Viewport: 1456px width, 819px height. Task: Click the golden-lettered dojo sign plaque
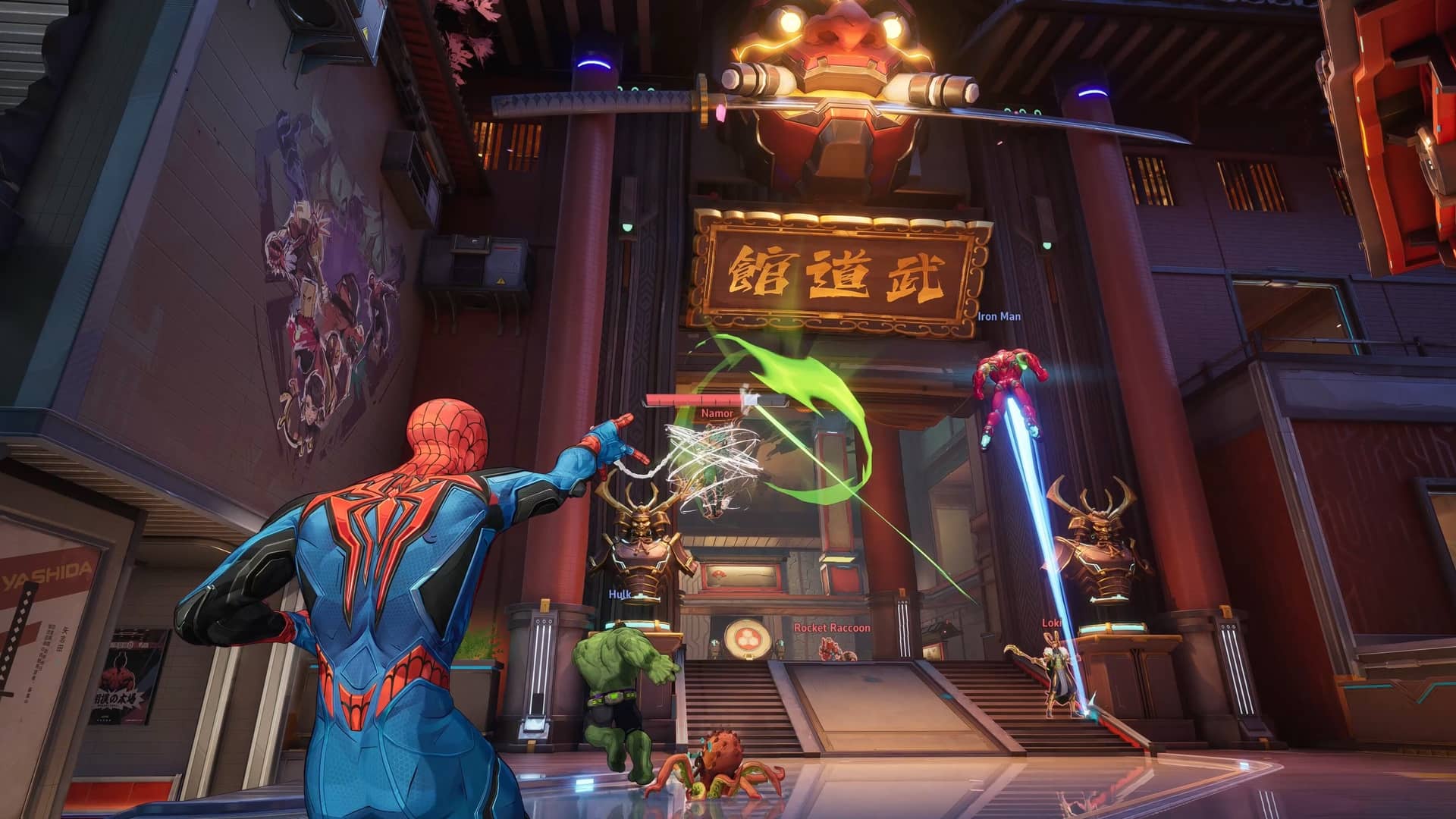(x=834, y=269)
